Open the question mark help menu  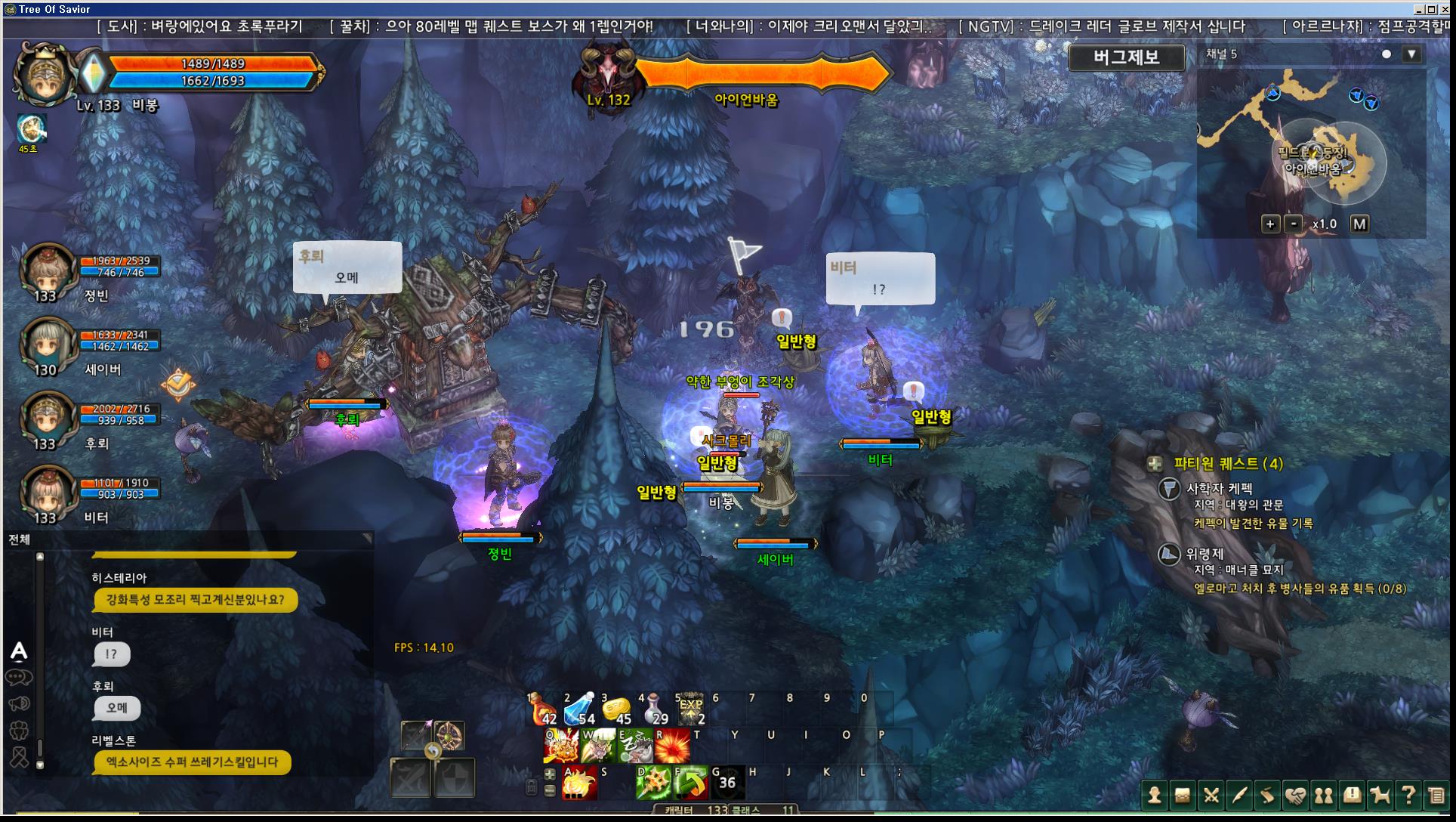point(1408,796)
